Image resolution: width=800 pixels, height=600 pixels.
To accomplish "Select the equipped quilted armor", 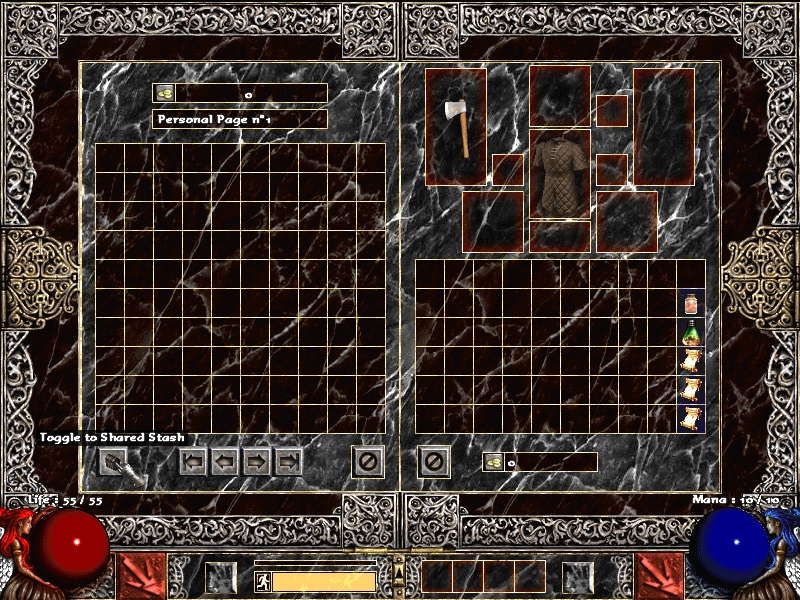I will click(x=560, y=175).
